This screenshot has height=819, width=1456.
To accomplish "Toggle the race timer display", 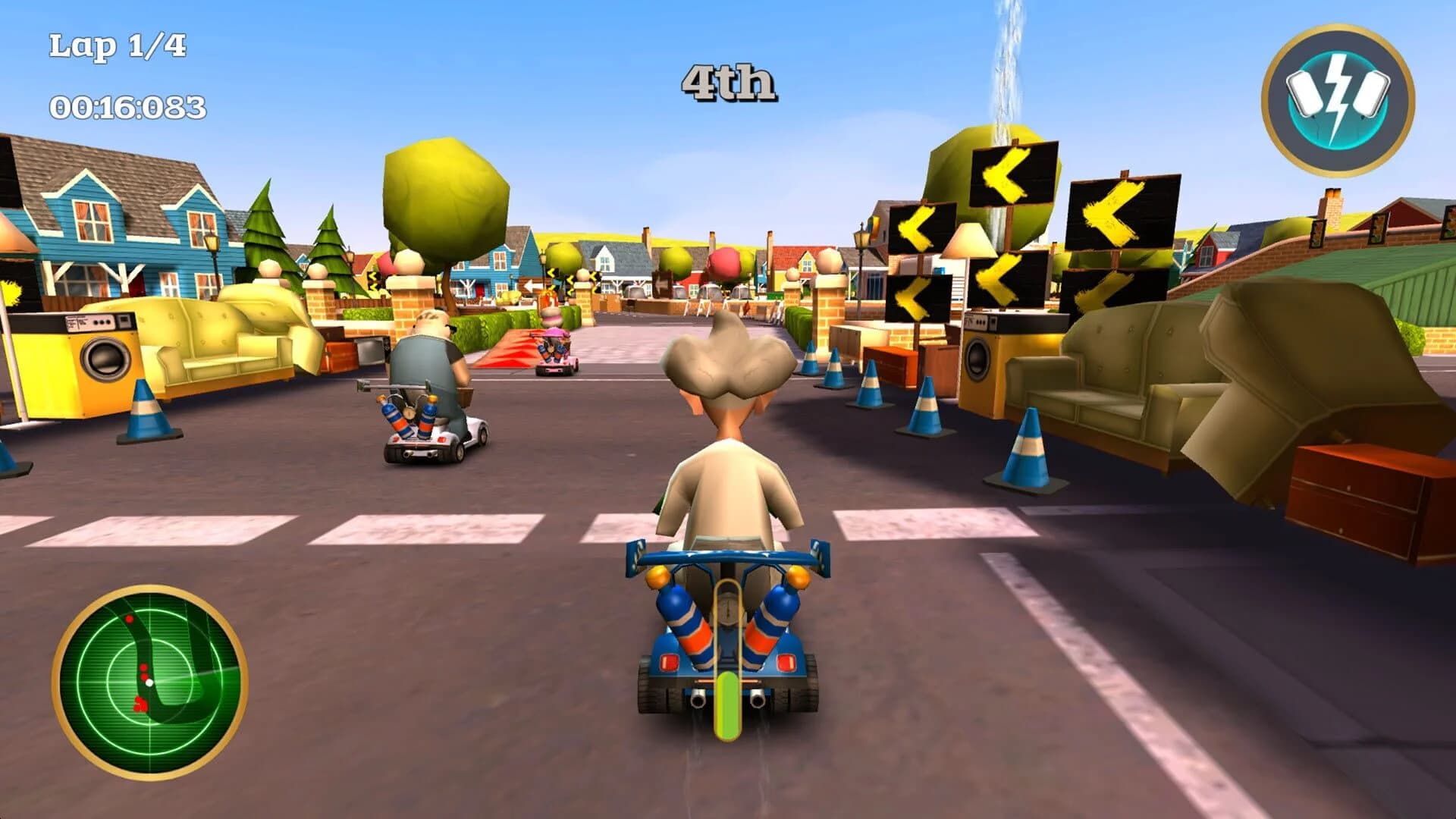I will pyautogui.click(x=127, y=106).
